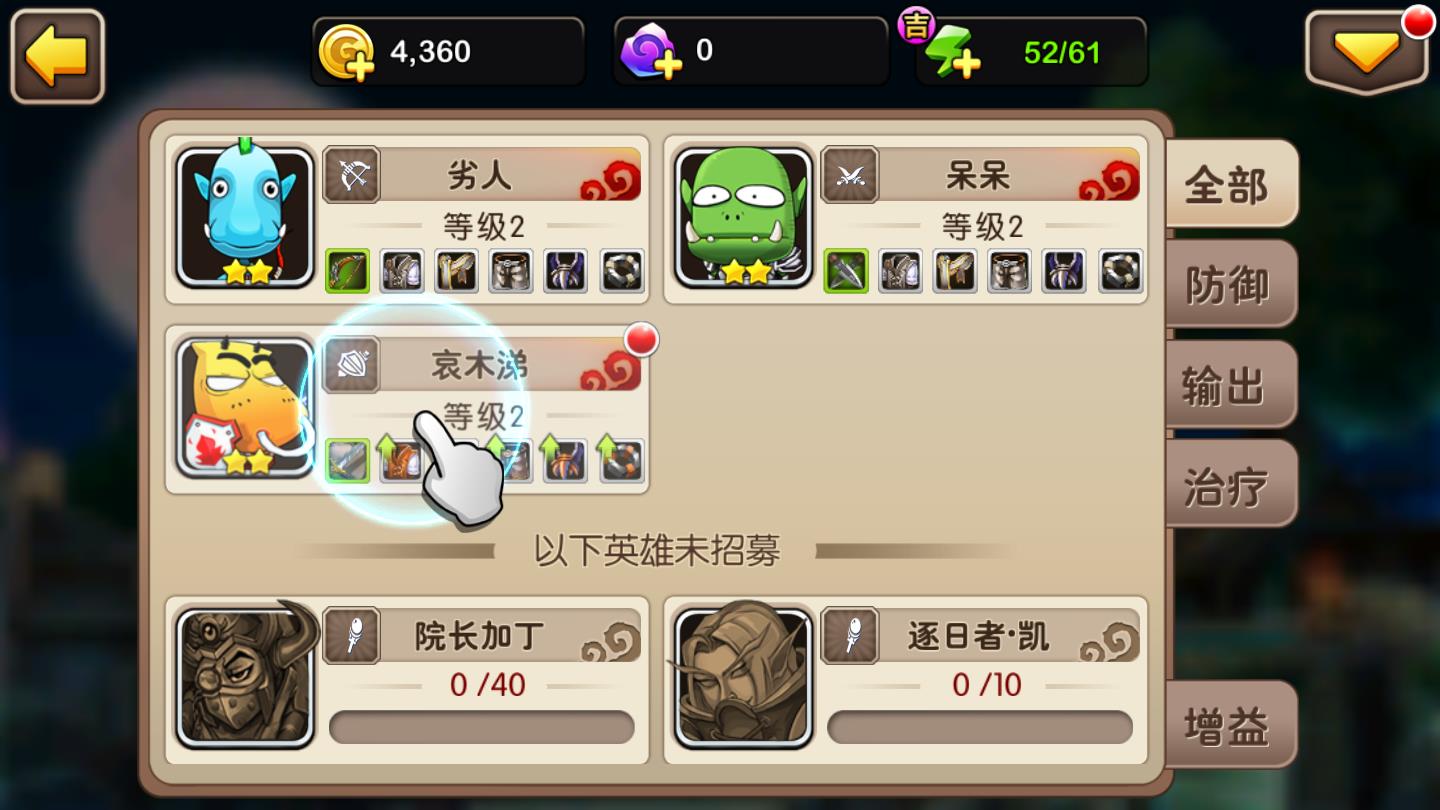This screenshot has height=810, width=1440.
Task: Switch to the 防御 defense tab
Action: 1231,285
